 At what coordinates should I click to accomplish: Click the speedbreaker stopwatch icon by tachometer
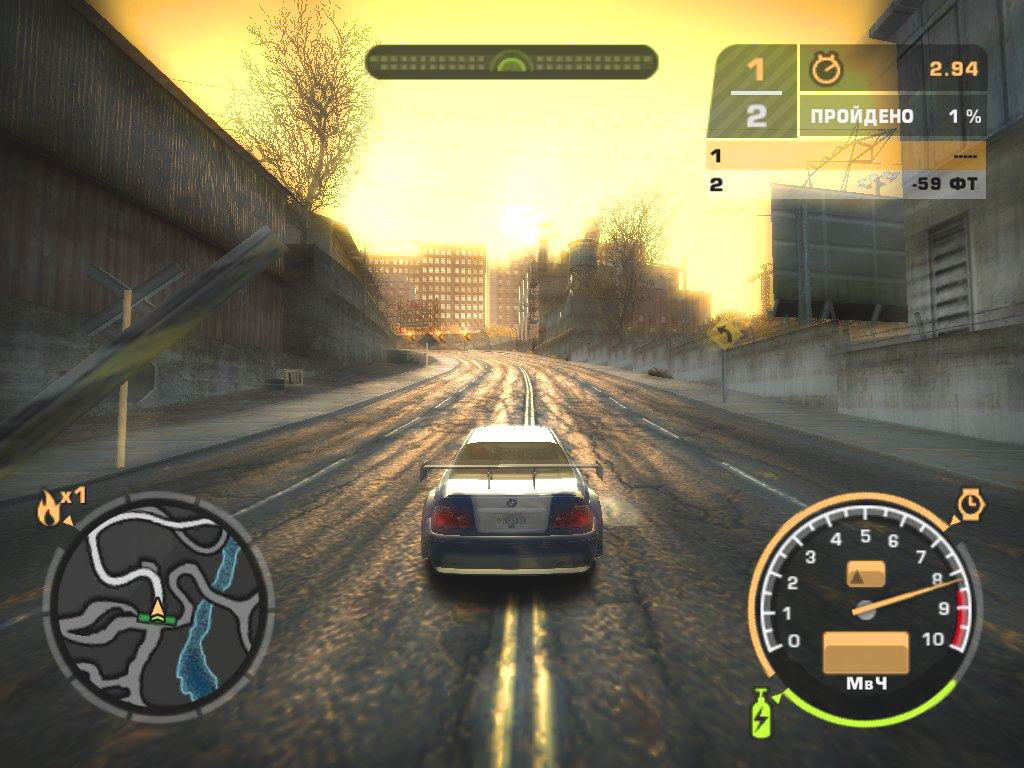[x=970, y=504]
